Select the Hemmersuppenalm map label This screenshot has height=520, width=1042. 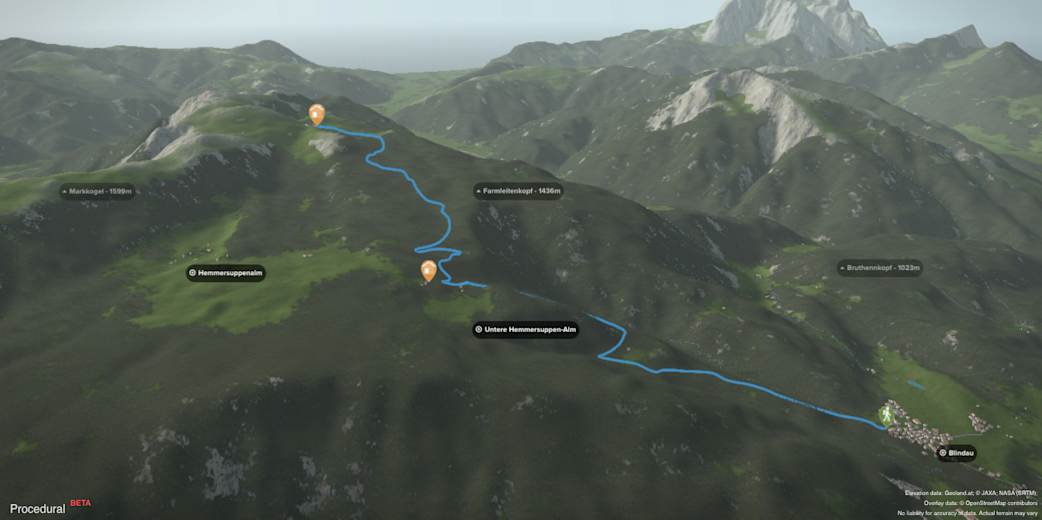click(x=226, y=272)
